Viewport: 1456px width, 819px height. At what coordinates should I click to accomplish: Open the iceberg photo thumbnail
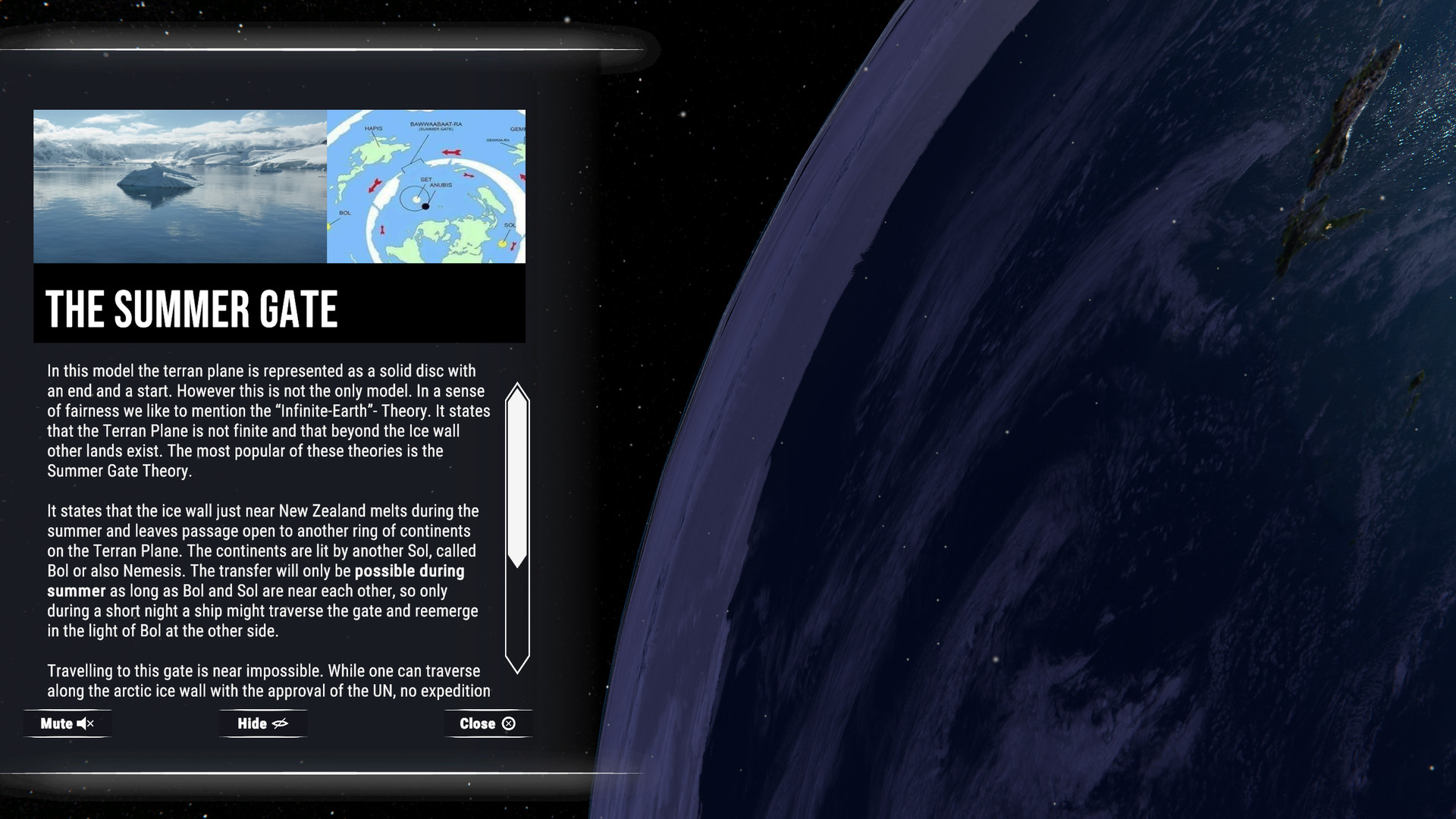pyautogui.click(x=178, y=186)
